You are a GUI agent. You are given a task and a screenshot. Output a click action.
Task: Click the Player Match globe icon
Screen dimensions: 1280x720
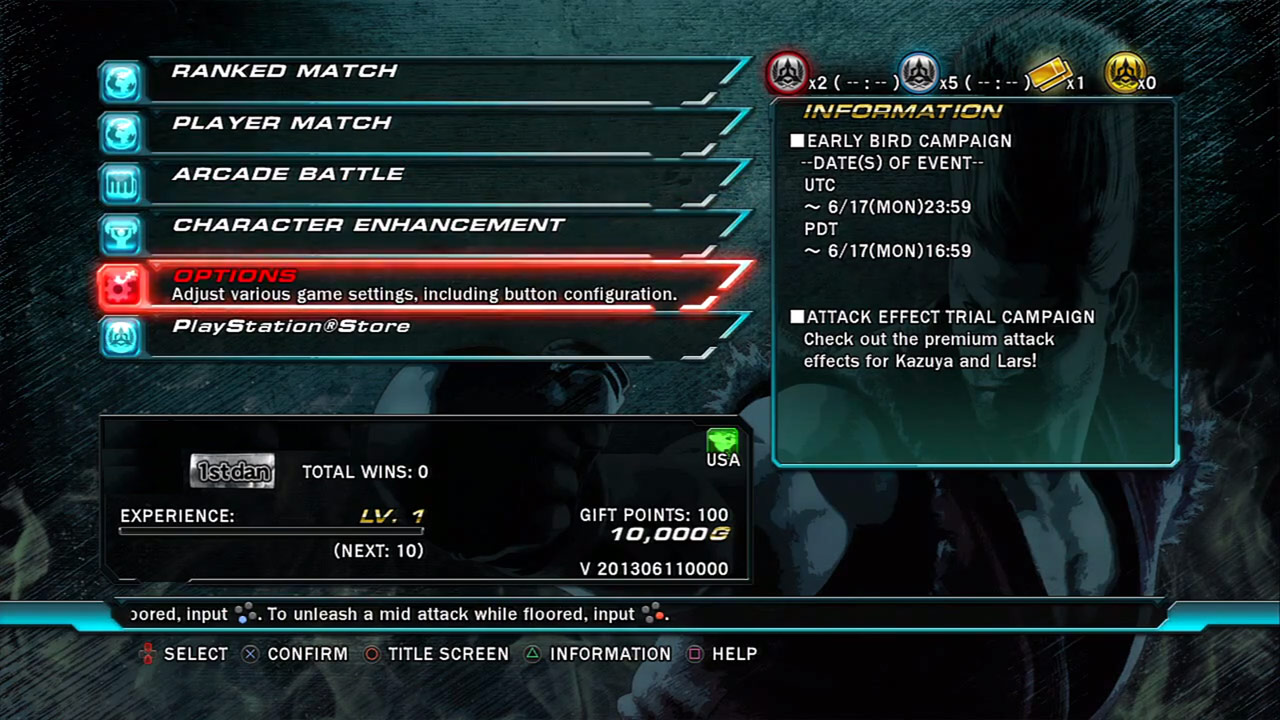120,132
